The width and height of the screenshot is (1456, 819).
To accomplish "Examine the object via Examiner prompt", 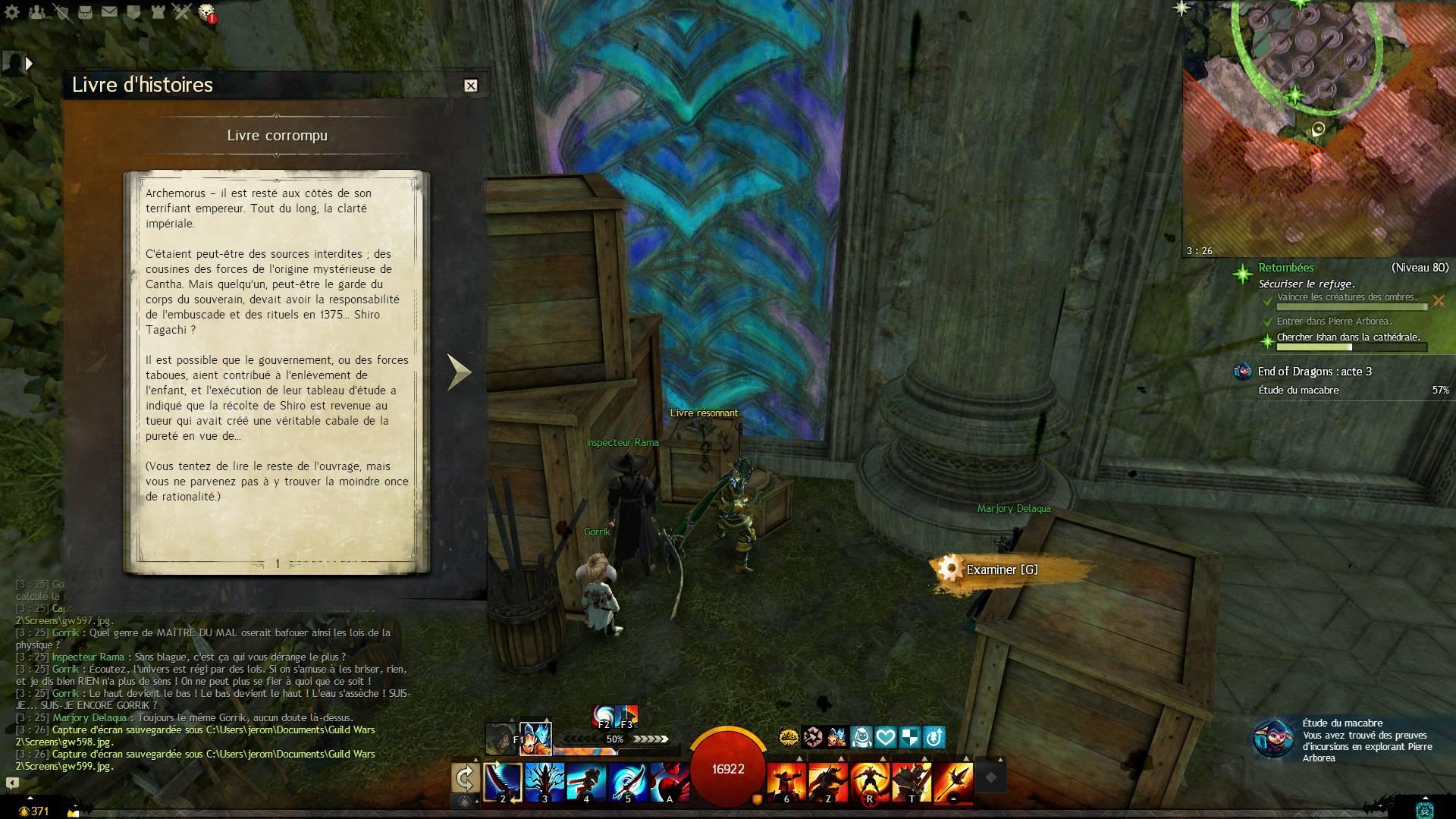I will 1001,570.
